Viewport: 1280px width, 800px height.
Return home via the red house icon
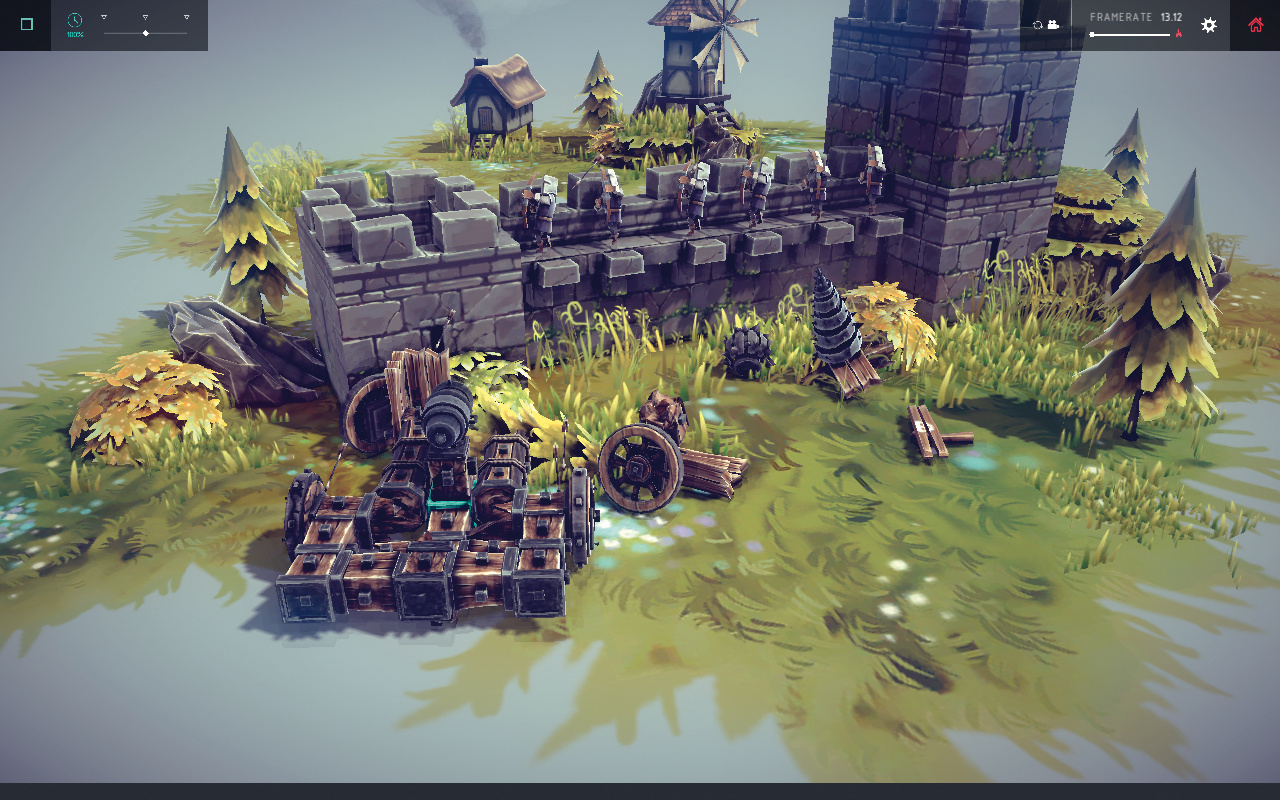click(1255, 25)
